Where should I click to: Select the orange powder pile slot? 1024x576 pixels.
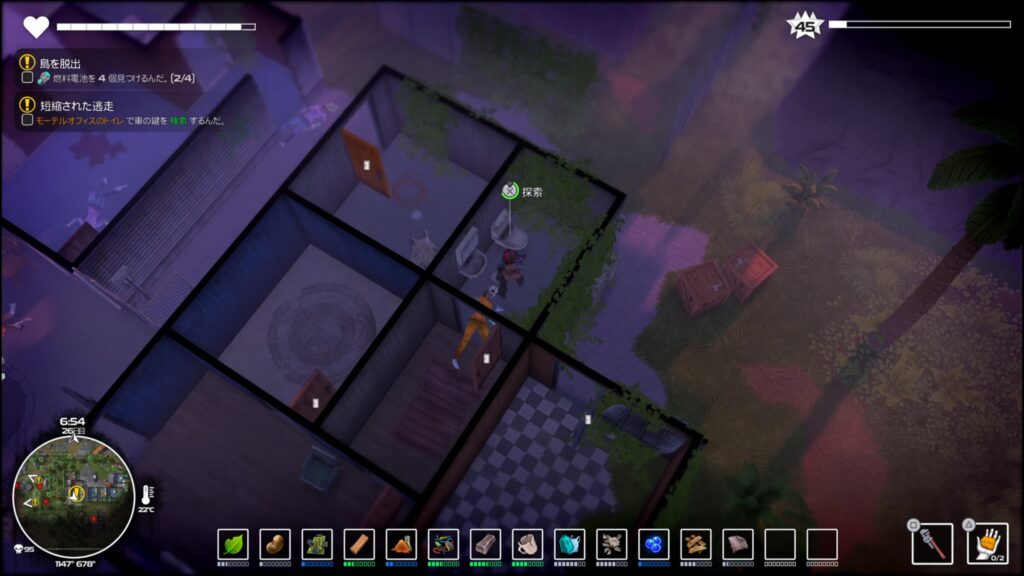[401, 544]
